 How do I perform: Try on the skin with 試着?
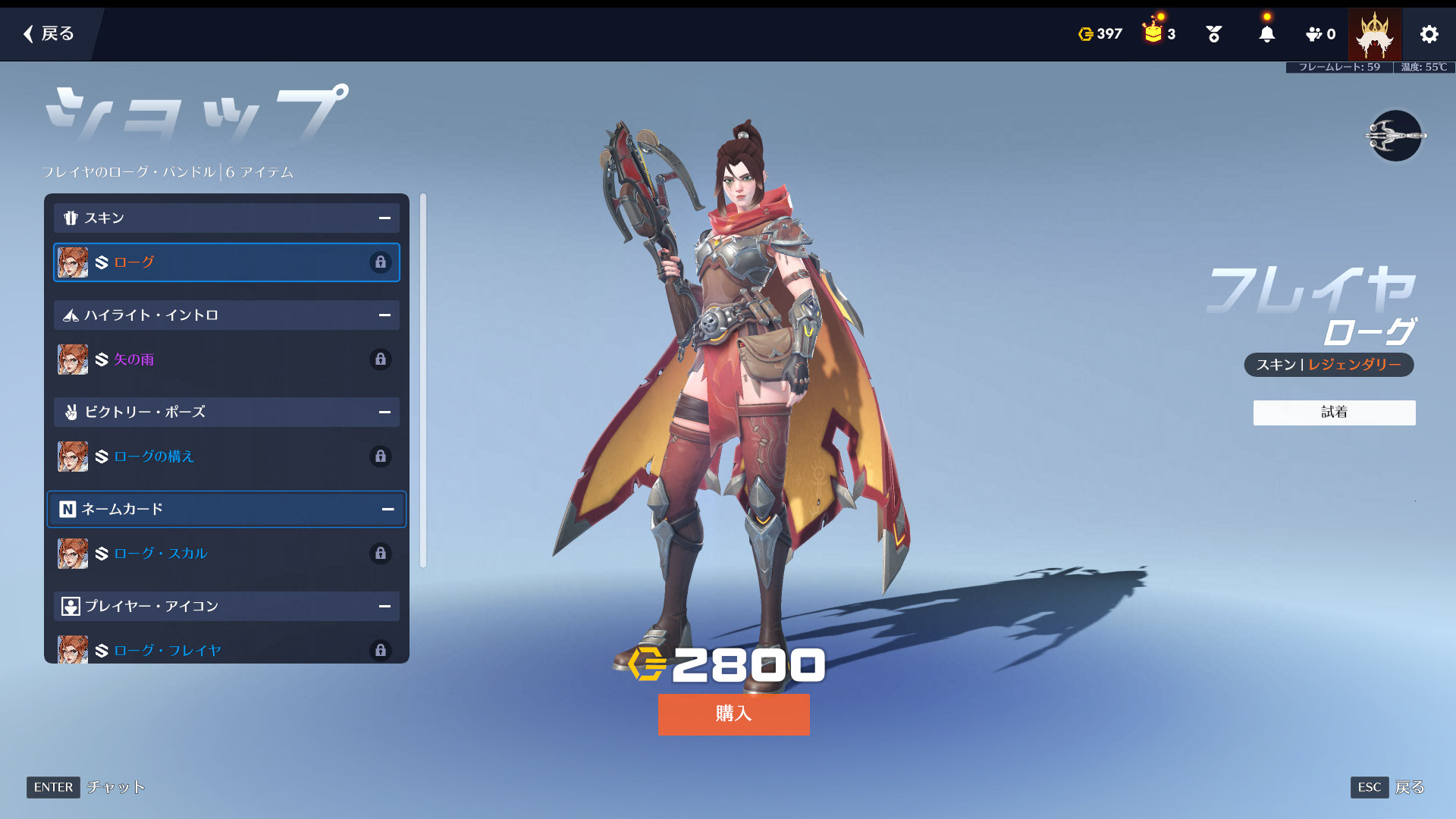click(x=1334, y=413)
